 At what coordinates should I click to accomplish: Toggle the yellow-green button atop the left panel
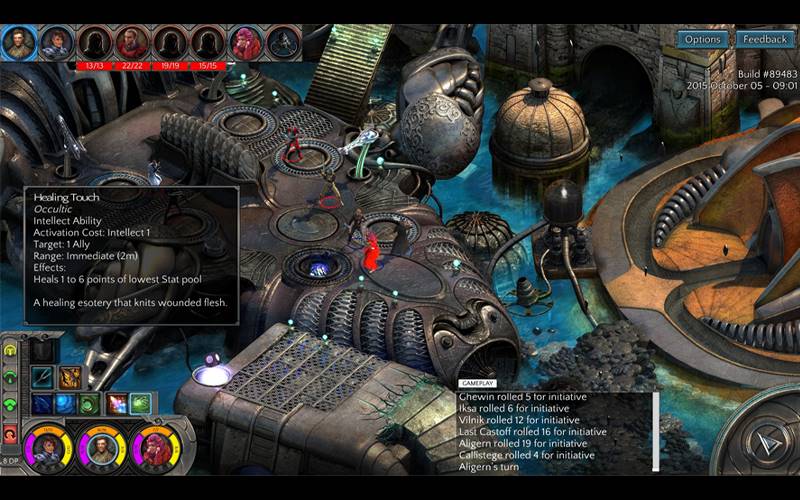pos(11,352)
